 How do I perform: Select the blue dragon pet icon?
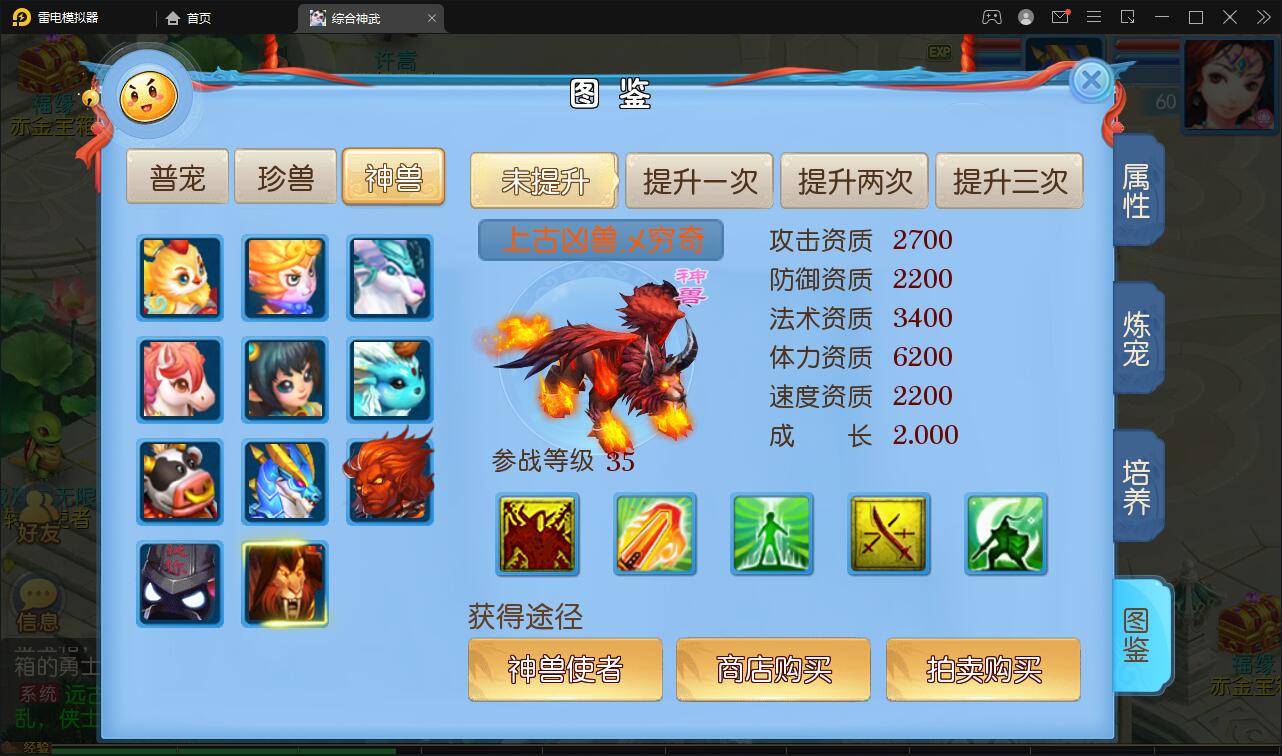tap(285, 483)
